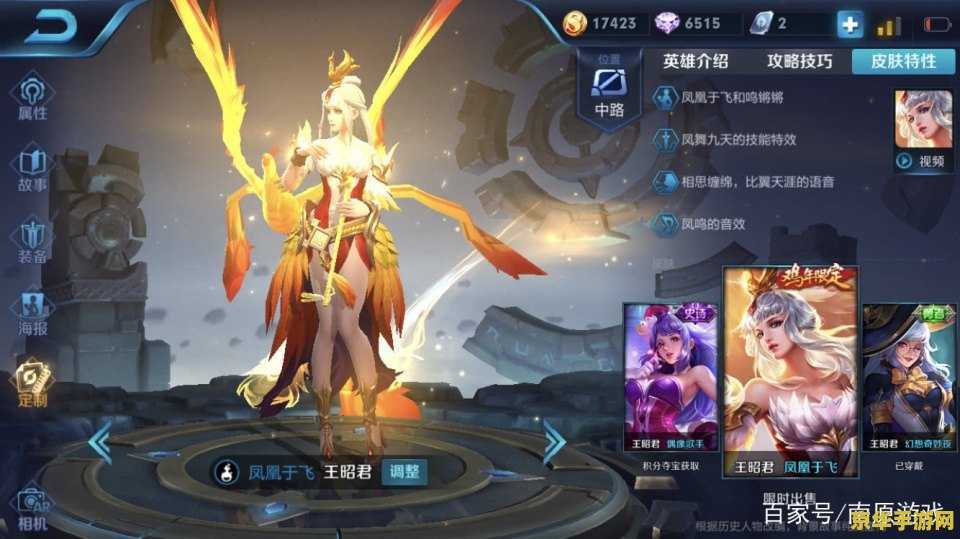Open the 装备 equipment section
The image size is (960, 539).
[31, 241]
